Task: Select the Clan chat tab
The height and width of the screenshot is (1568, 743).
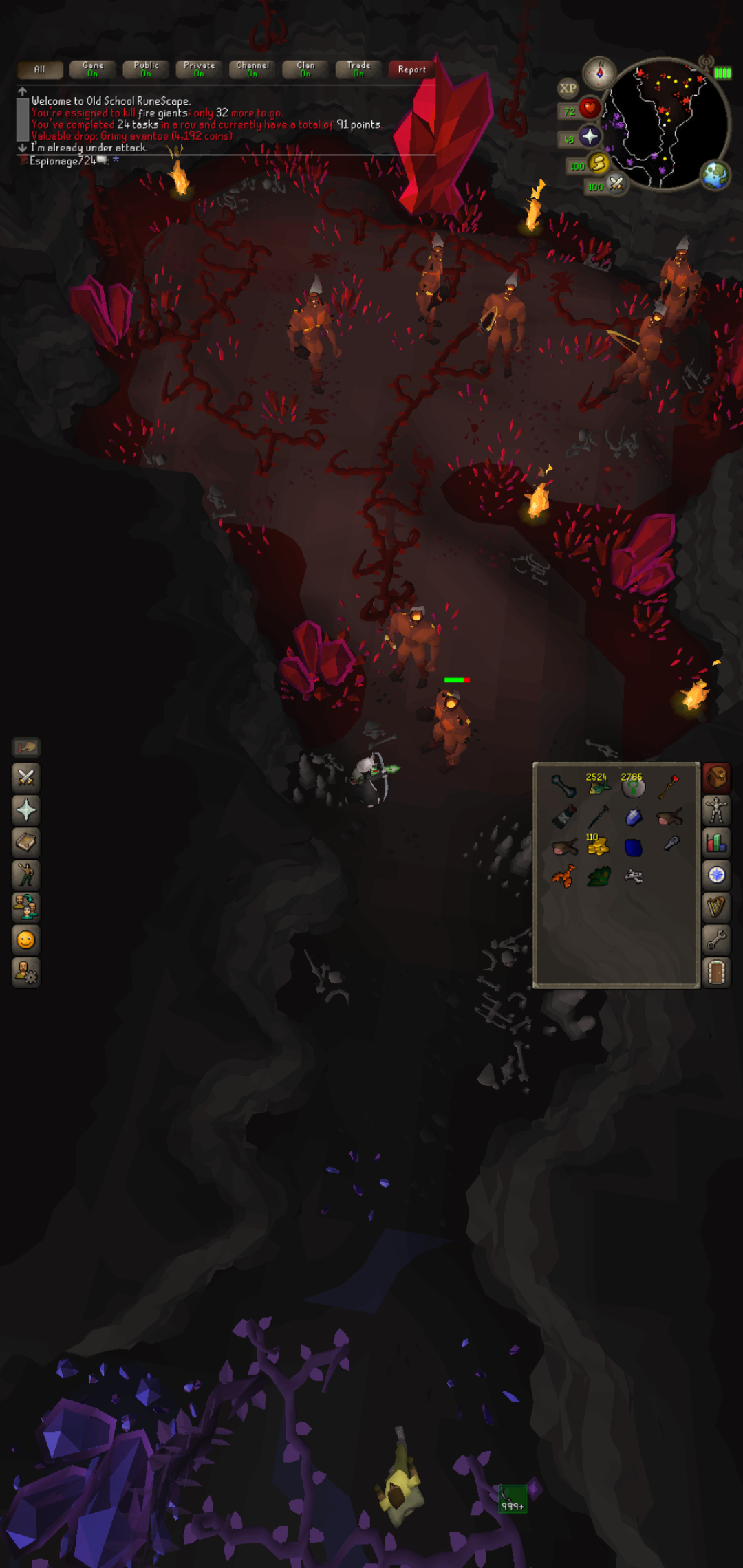Action: point(305,69)
